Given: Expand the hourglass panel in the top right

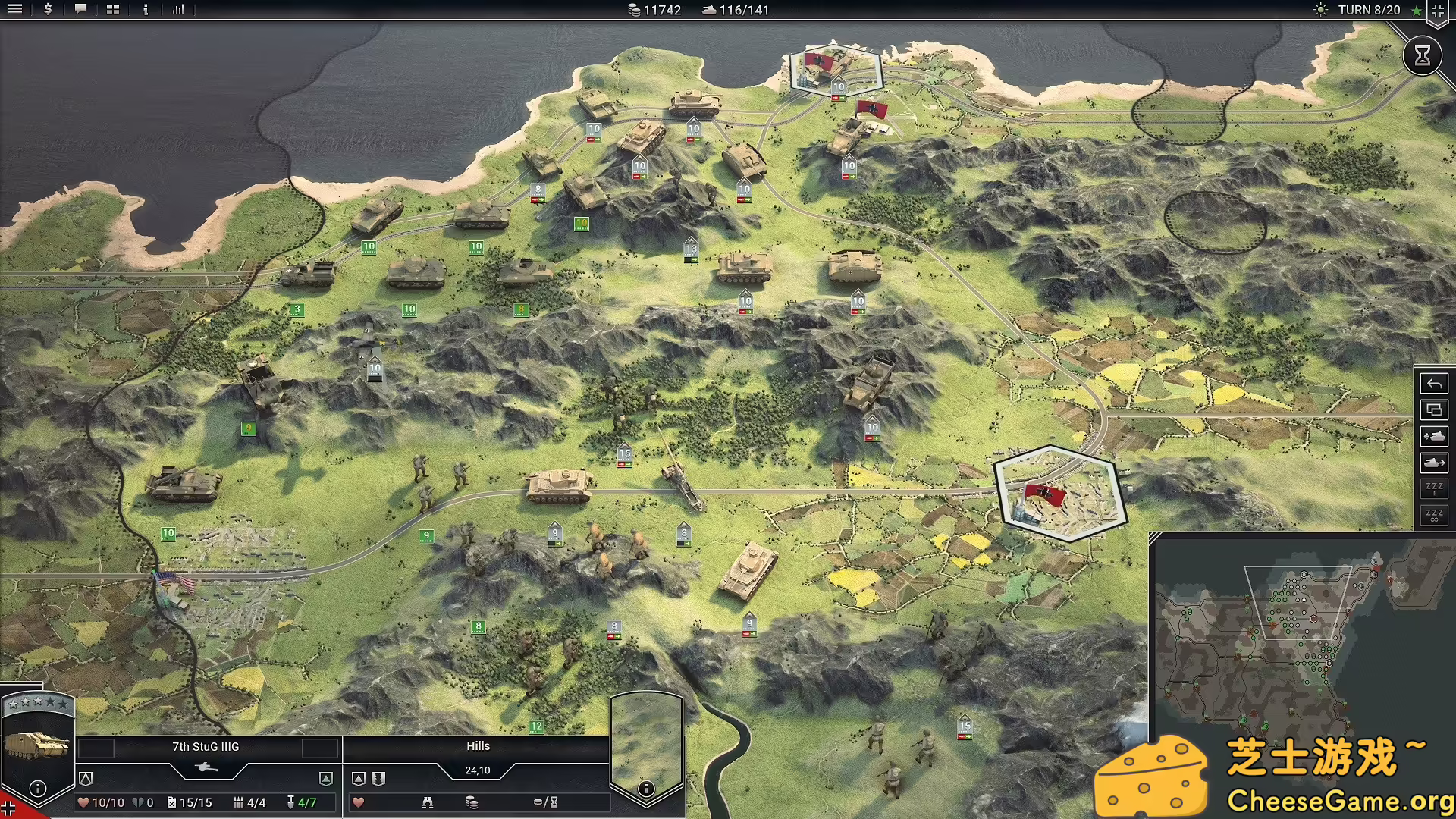Looking at the screenshot, I should click(1422, 55).
